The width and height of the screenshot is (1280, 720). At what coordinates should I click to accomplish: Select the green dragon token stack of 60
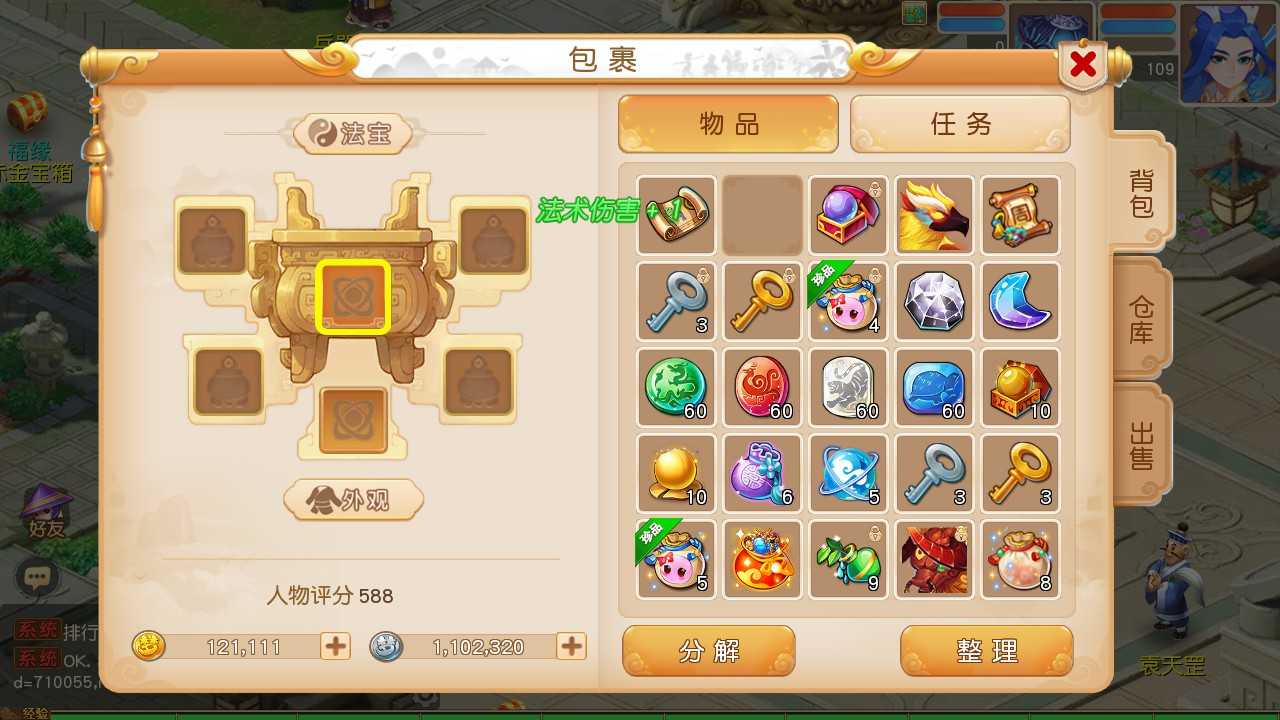(x=676, y=388)
